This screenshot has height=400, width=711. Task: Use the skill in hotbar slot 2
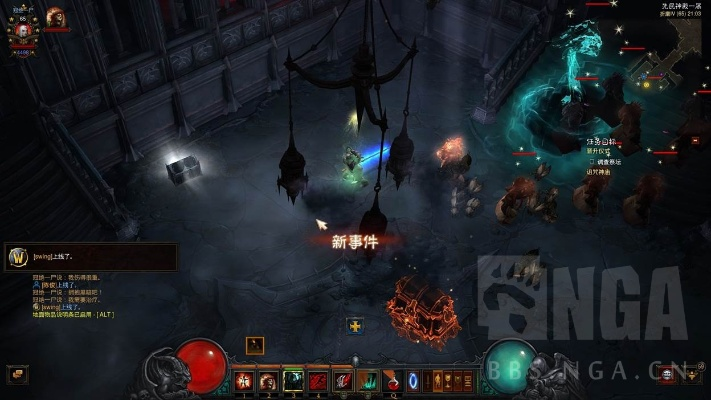(x=268, y=380)
